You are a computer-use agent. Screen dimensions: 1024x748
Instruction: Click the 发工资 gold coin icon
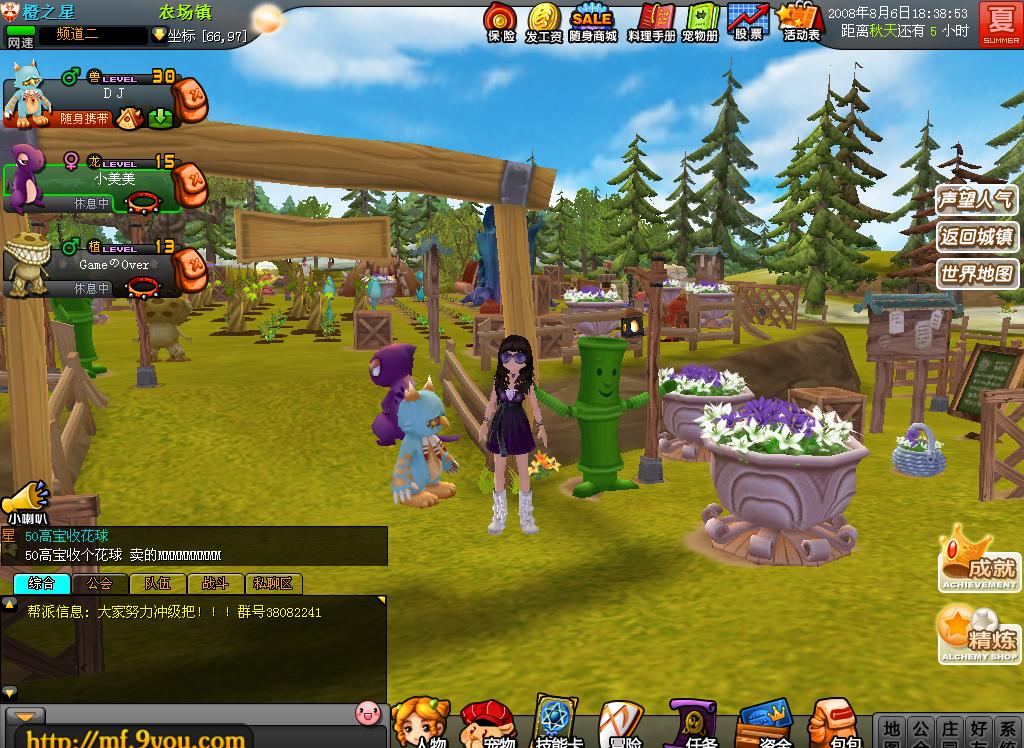(x=543, y=20)
